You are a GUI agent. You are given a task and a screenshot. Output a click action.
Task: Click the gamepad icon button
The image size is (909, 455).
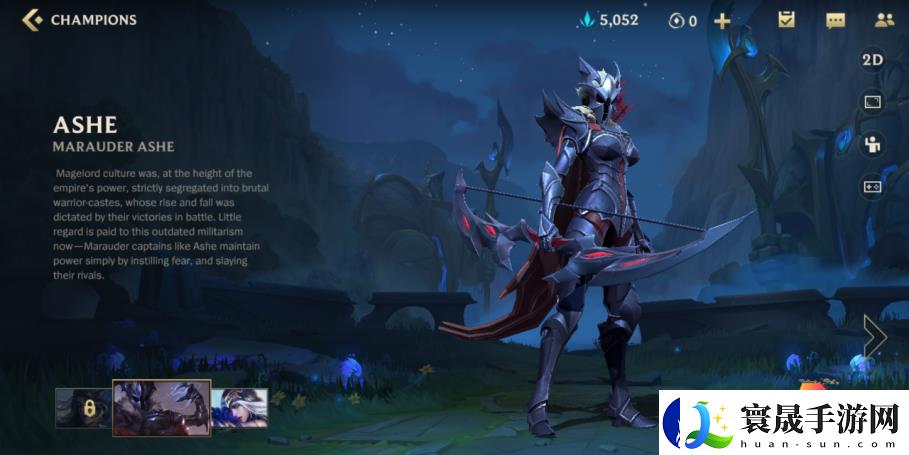pos(872,186)
